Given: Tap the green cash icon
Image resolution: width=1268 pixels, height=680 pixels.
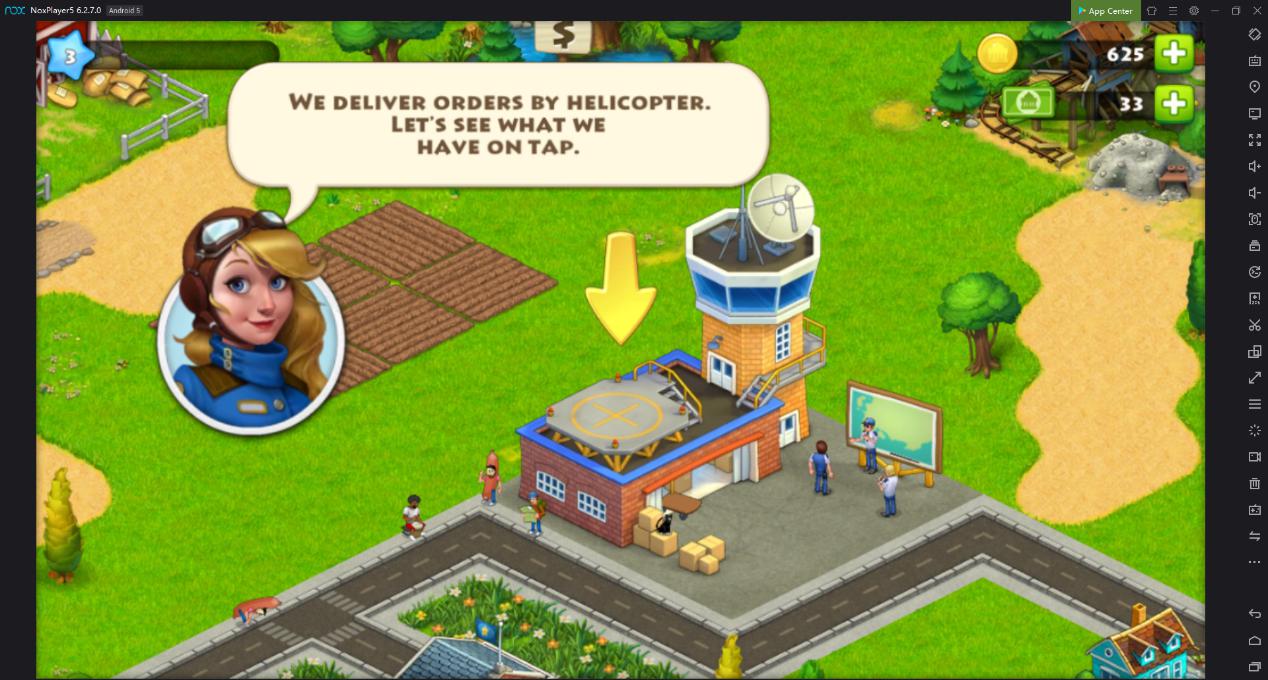Looking at the screenshot, I should tap(1028, 103).
